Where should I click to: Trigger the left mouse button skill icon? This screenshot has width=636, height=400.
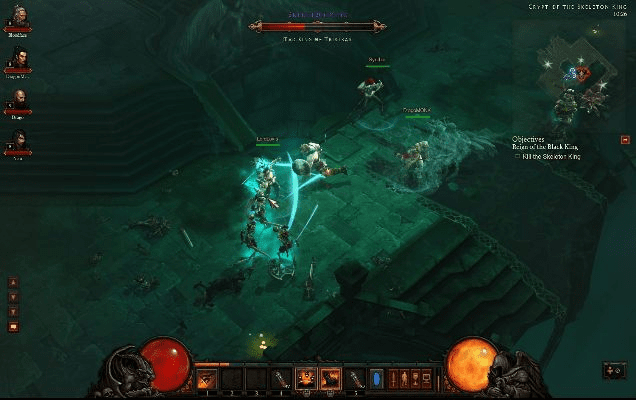tap(306, 378)
